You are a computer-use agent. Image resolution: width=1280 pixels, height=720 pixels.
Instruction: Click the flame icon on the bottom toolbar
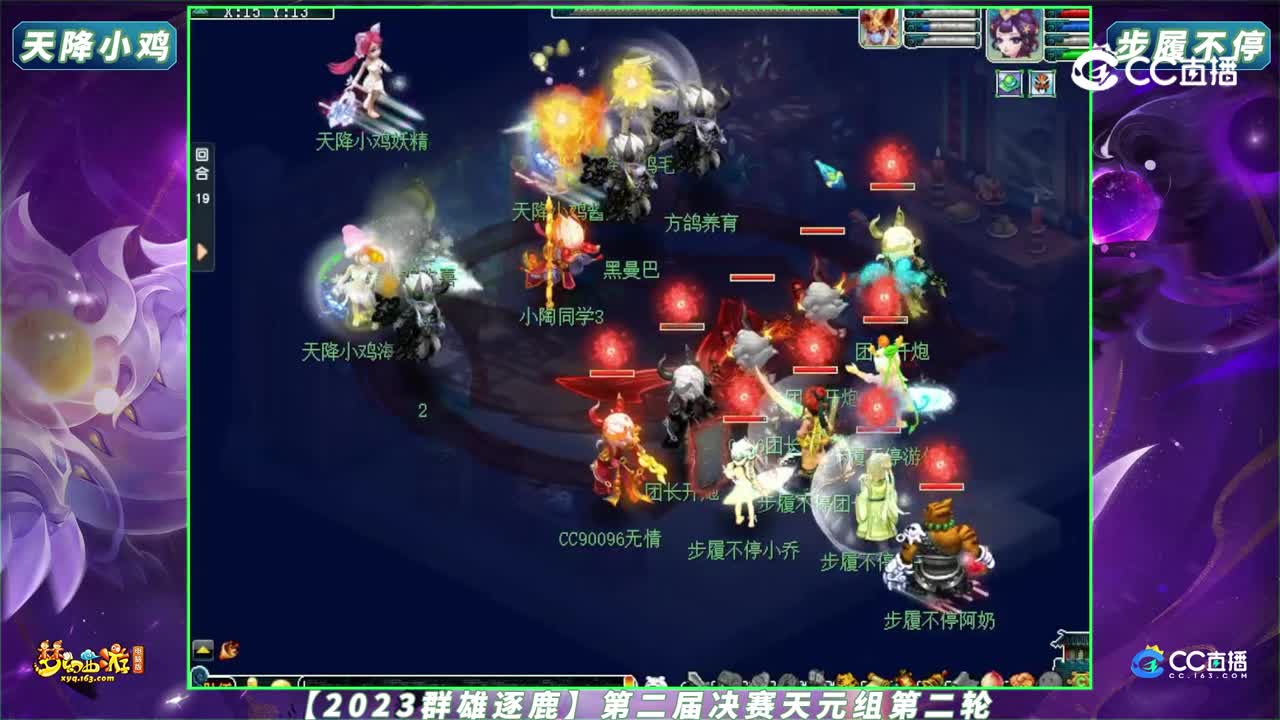[229, 651]
